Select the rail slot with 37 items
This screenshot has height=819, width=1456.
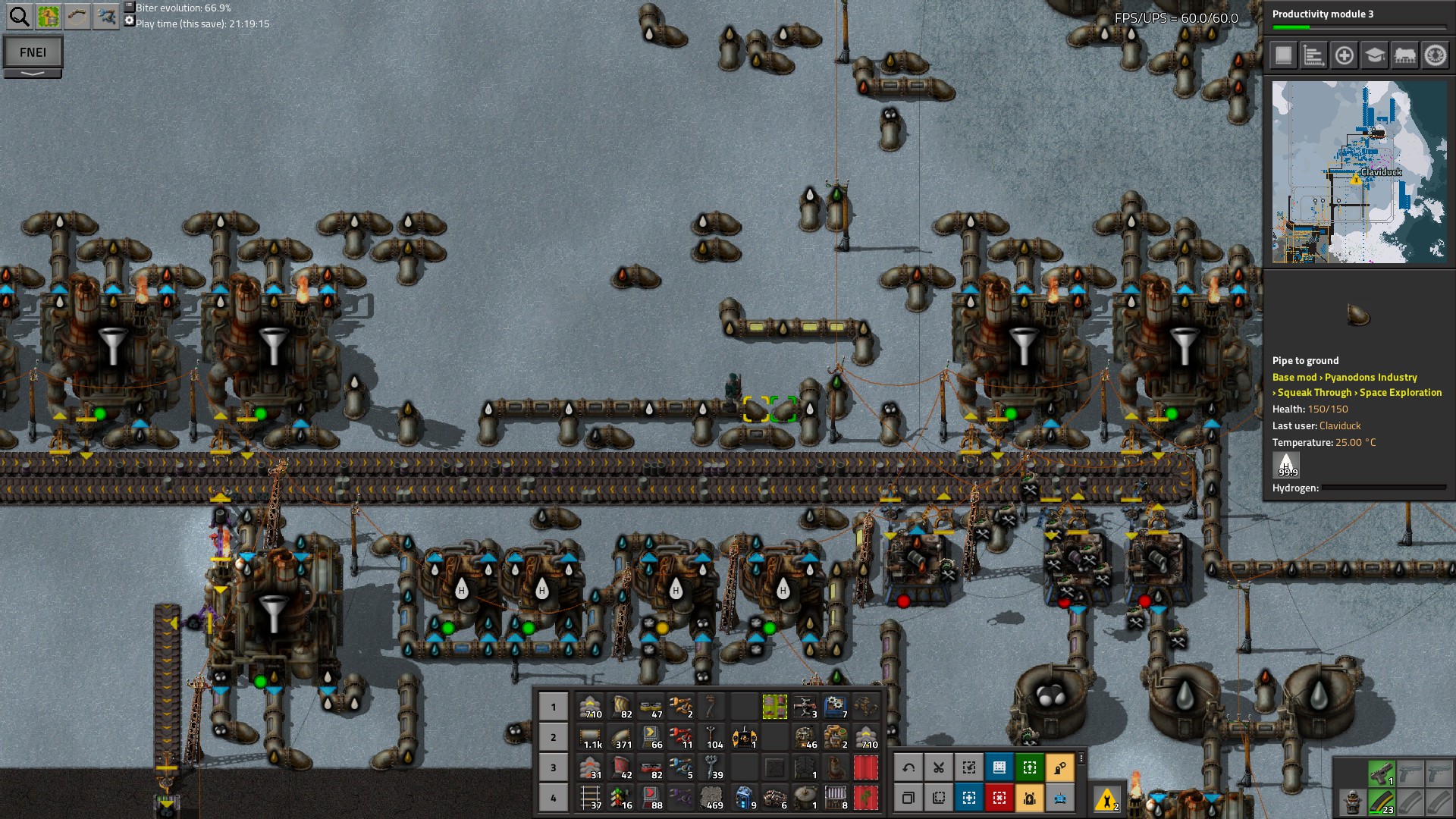tap(591, 798)
